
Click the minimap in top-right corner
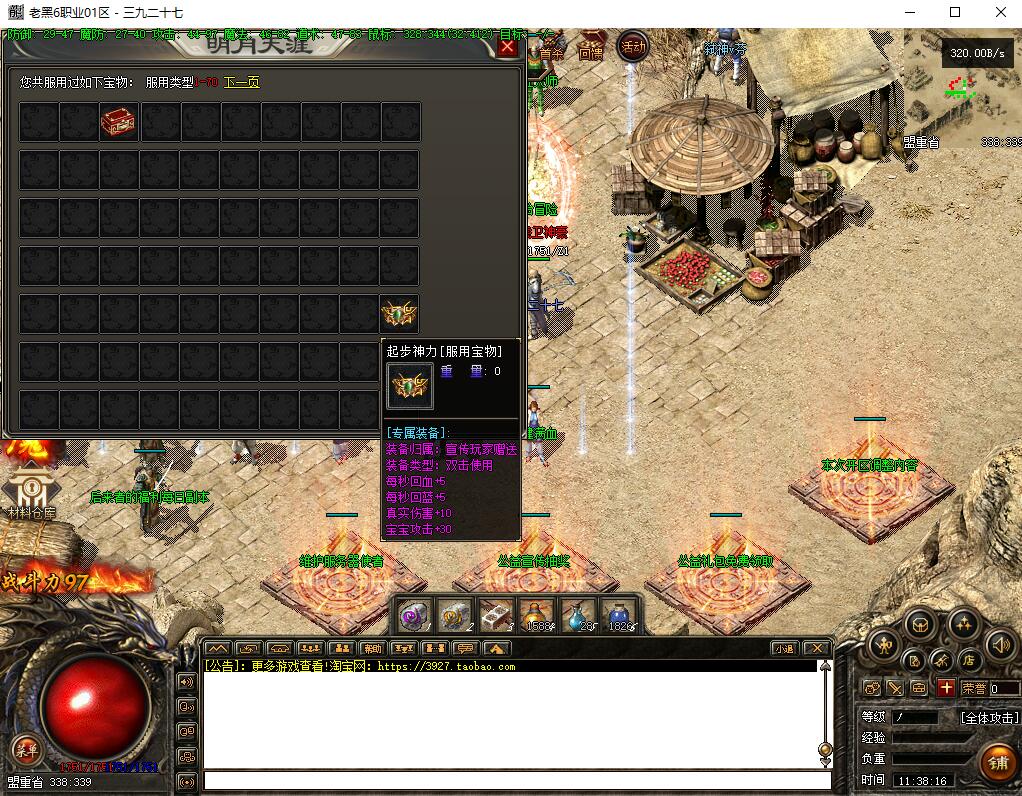[960, 85]
